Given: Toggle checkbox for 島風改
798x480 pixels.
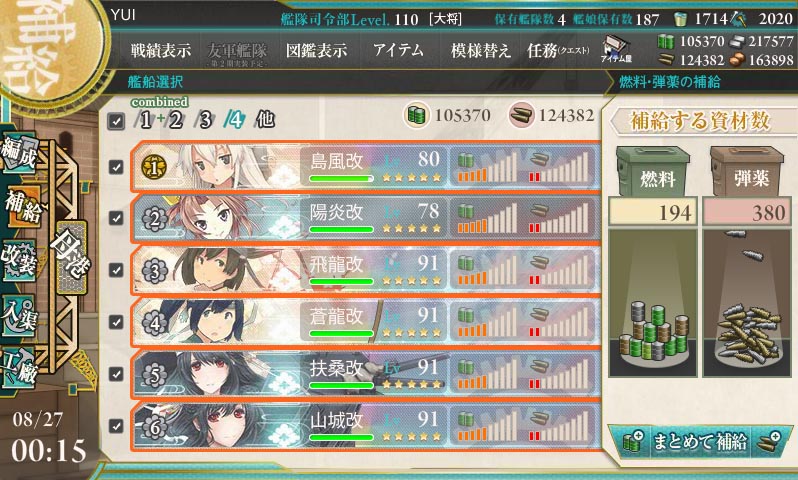Looking at the screenshot, I should point(116,167).
